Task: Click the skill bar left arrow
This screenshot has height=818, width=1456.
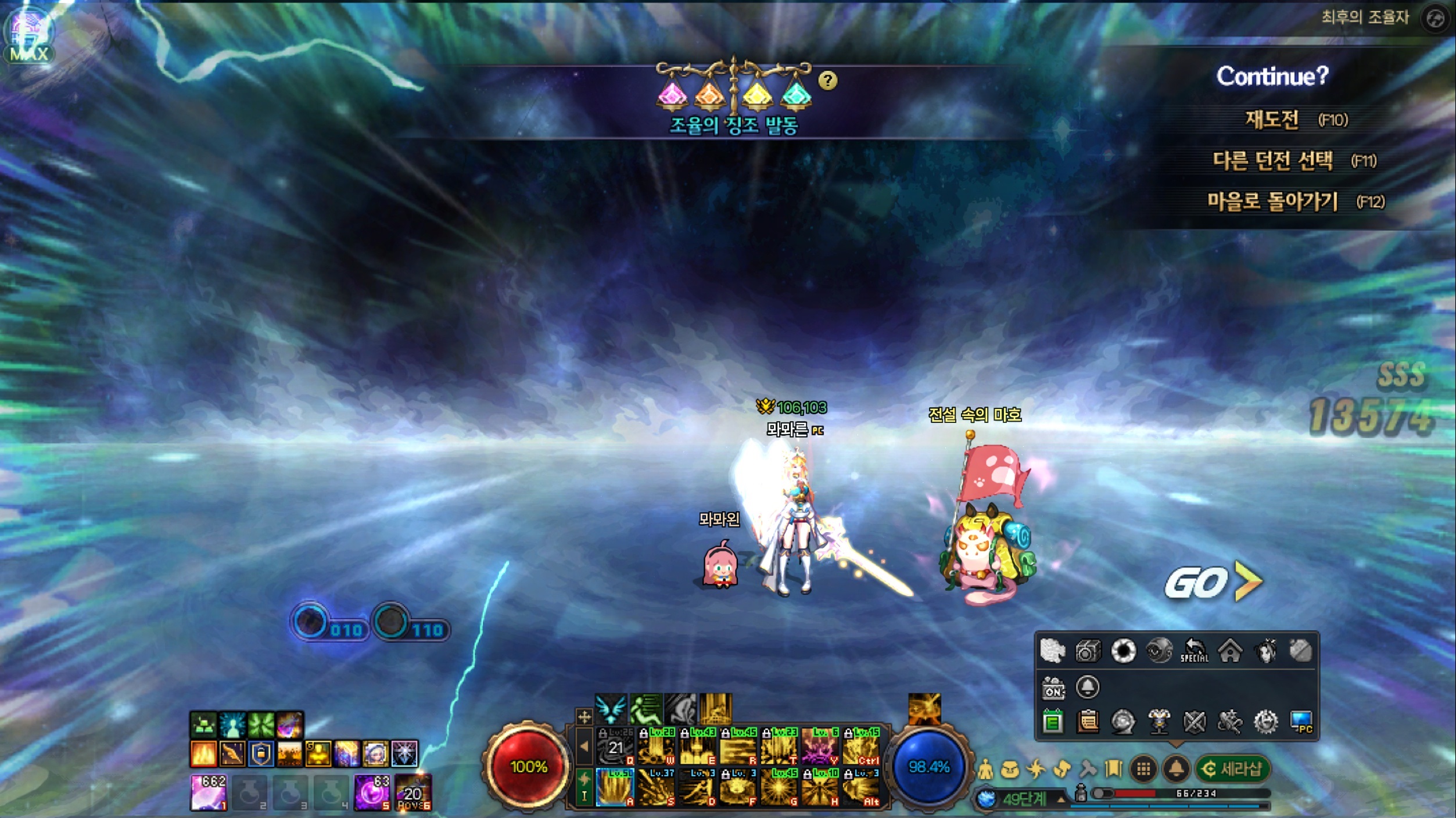Action: coord(584,747)
